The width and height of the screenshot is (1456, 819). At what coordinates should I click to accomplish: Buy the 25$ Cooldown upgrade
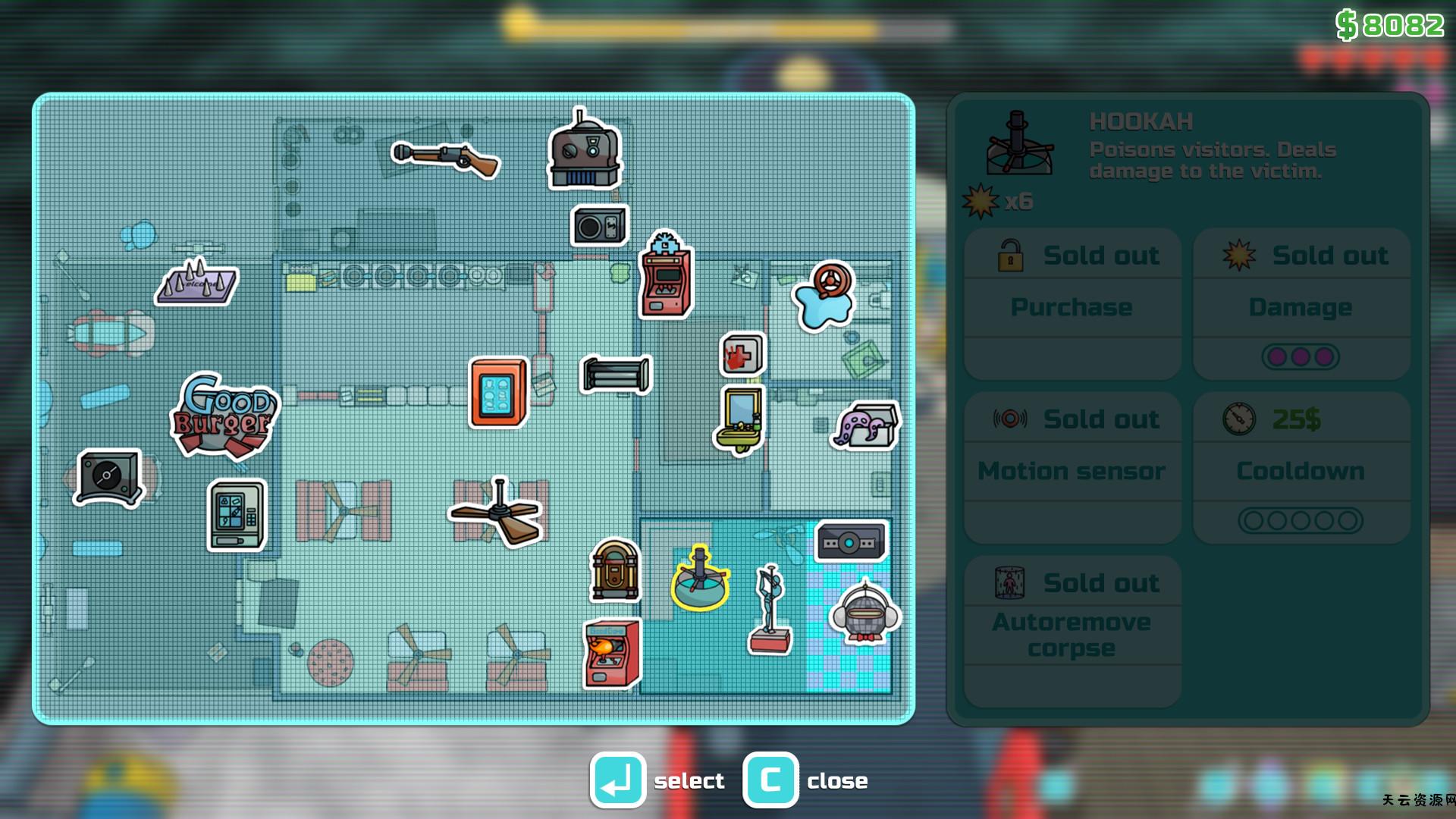point(1301,467)
